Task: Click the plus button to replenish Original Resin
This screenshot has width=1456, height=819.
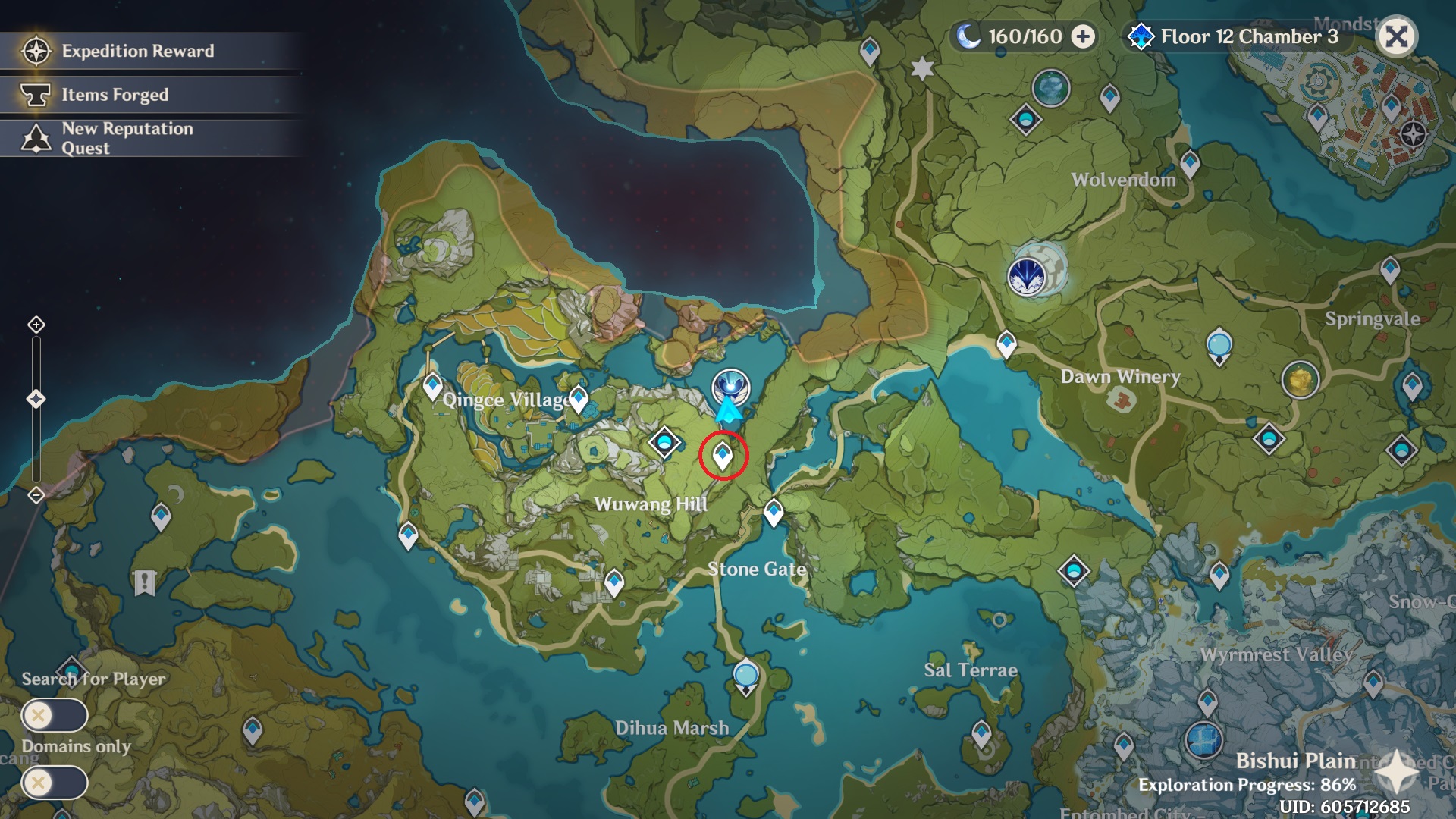Action: (1086, 34)
